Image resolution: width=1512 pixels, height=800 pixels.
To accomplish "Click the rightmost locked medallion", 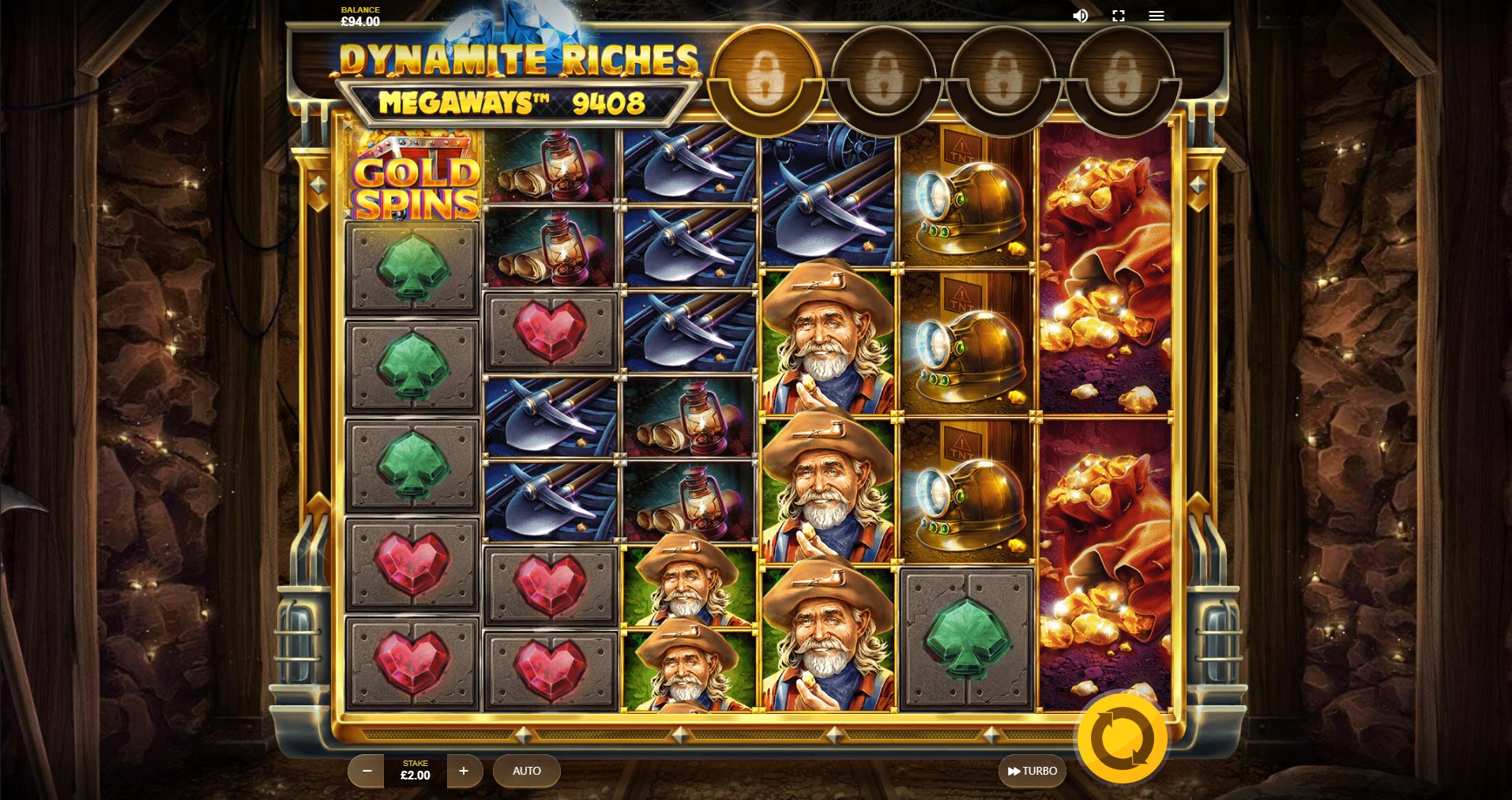I will point(1121,77).
